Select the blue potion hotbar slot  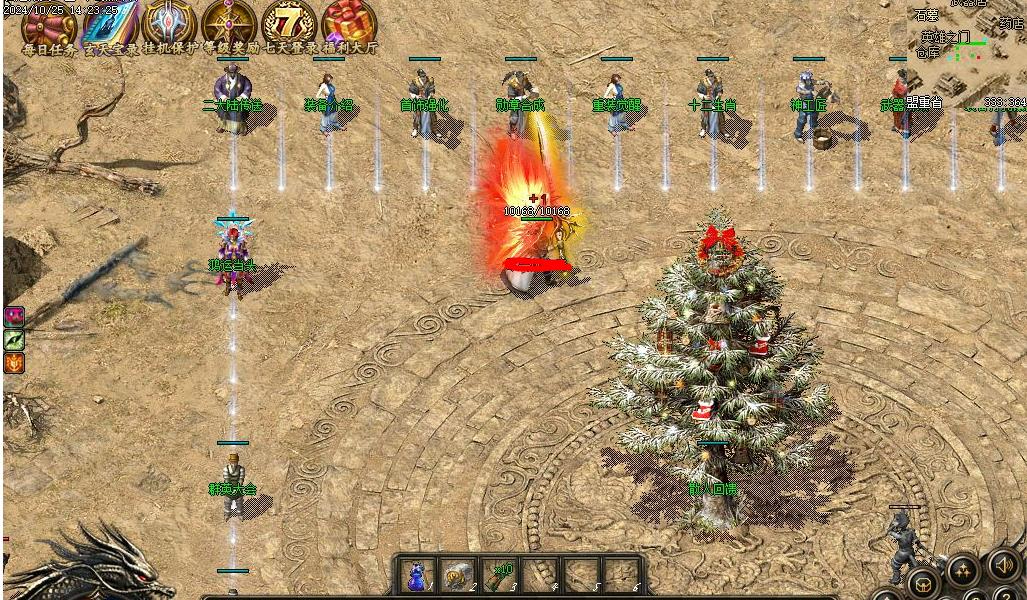(415, 576)
